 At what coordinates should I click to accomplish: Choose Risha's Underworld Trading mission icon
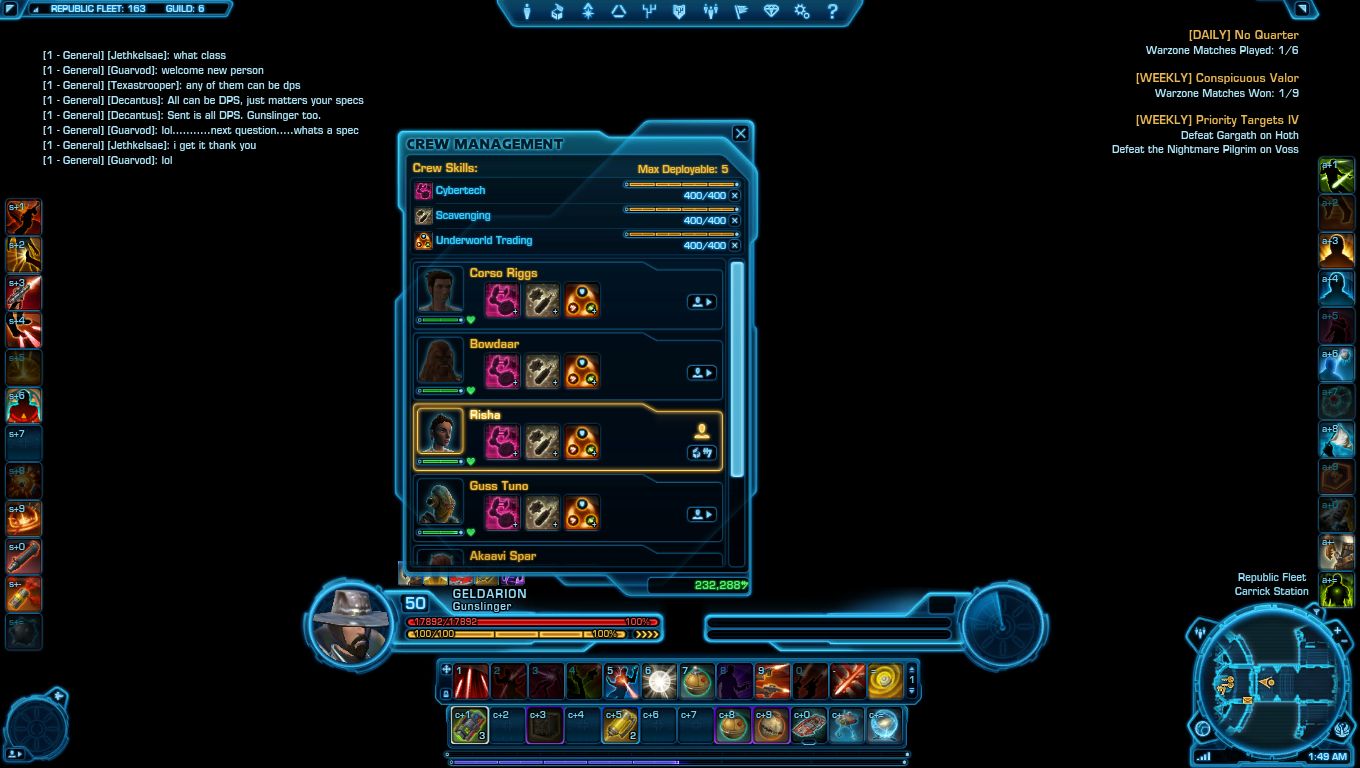click(x=582, y=442)
